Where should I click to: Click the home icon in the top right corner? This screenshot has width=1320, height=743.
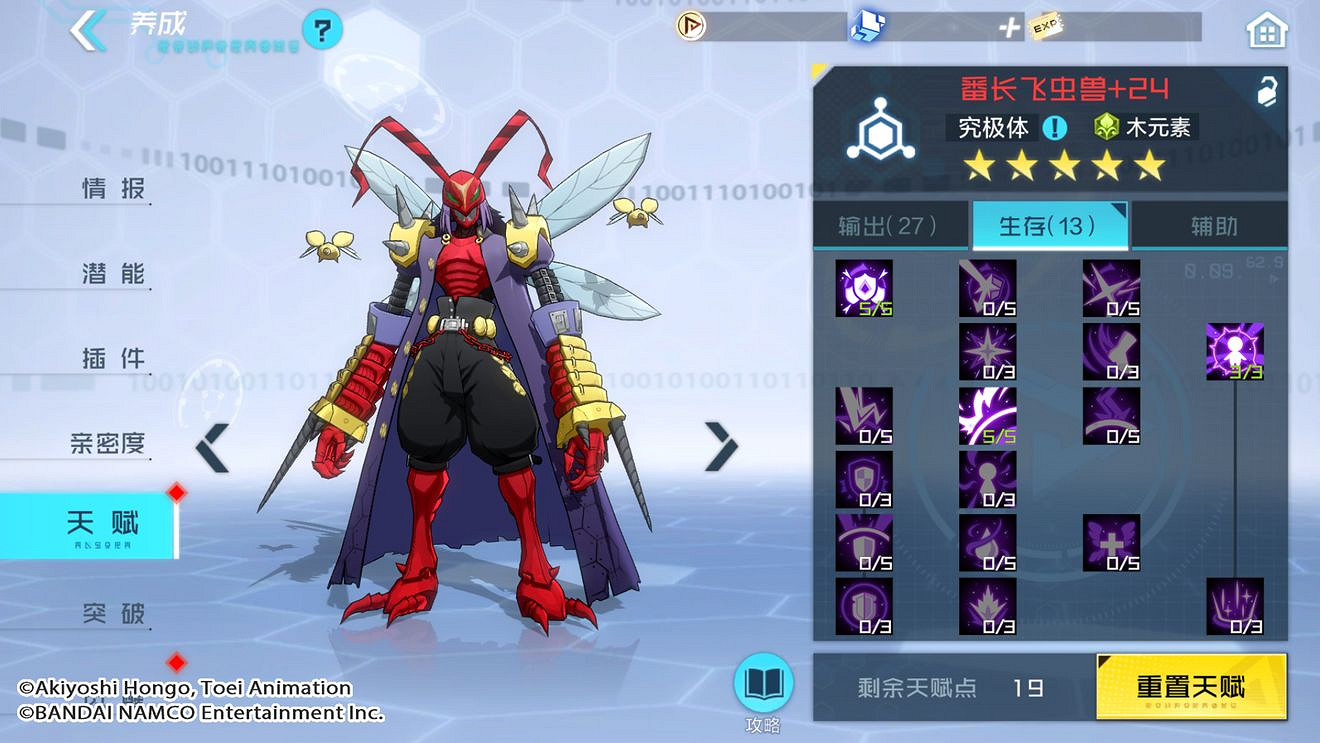pos(1266,30)
